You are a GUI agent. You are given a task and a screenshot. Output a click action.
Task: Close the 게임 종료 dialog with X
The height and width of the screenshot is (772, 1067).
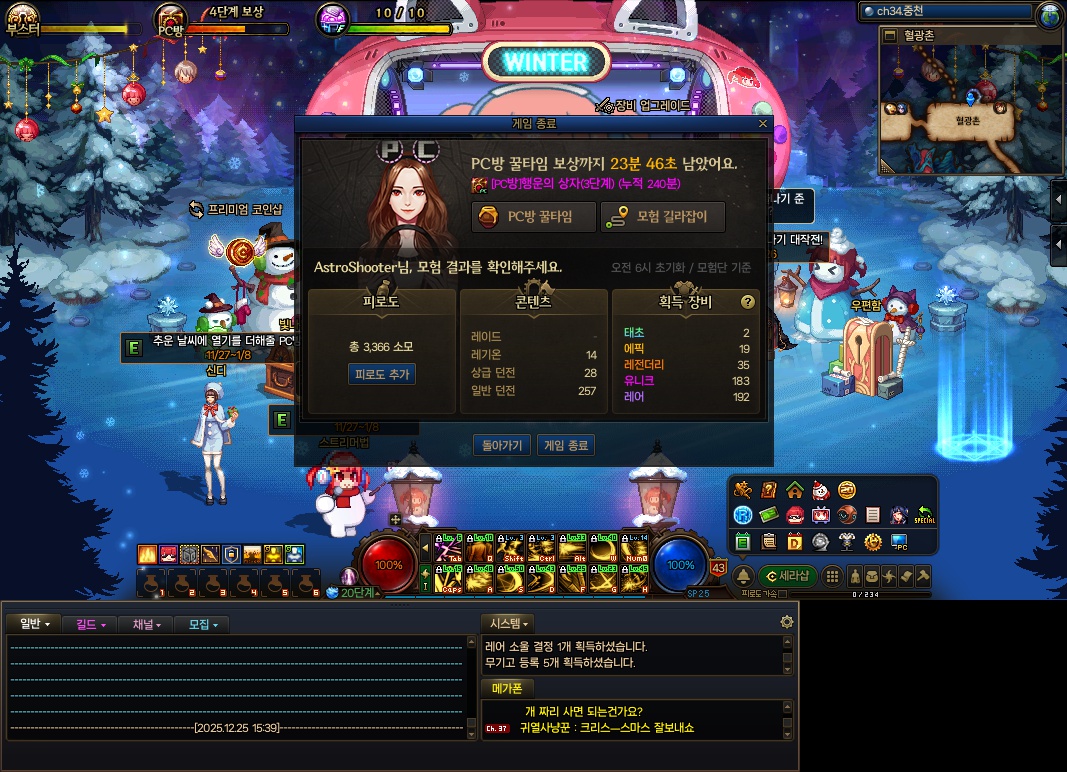pos(763,124)
